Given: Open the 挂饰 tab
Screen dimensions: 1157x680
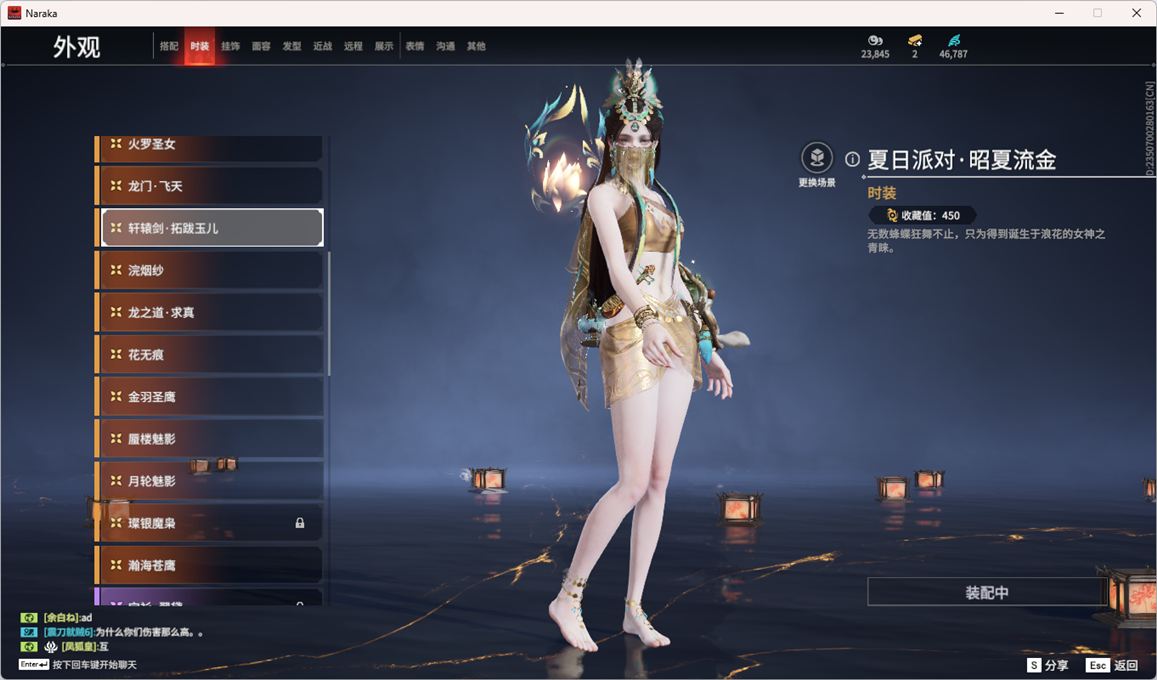Looking at the screenshot, I should (x=230, y=47).
